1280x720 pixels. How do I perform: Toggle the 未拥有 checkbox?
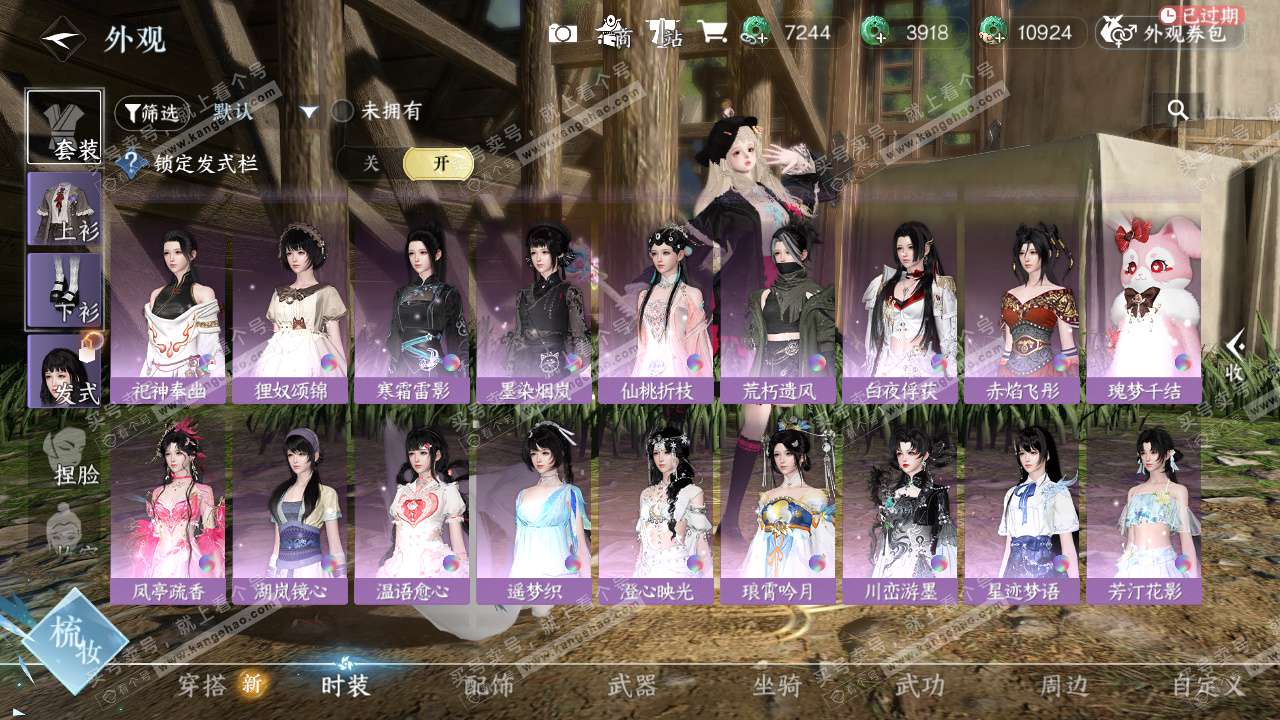click(343, 111)
